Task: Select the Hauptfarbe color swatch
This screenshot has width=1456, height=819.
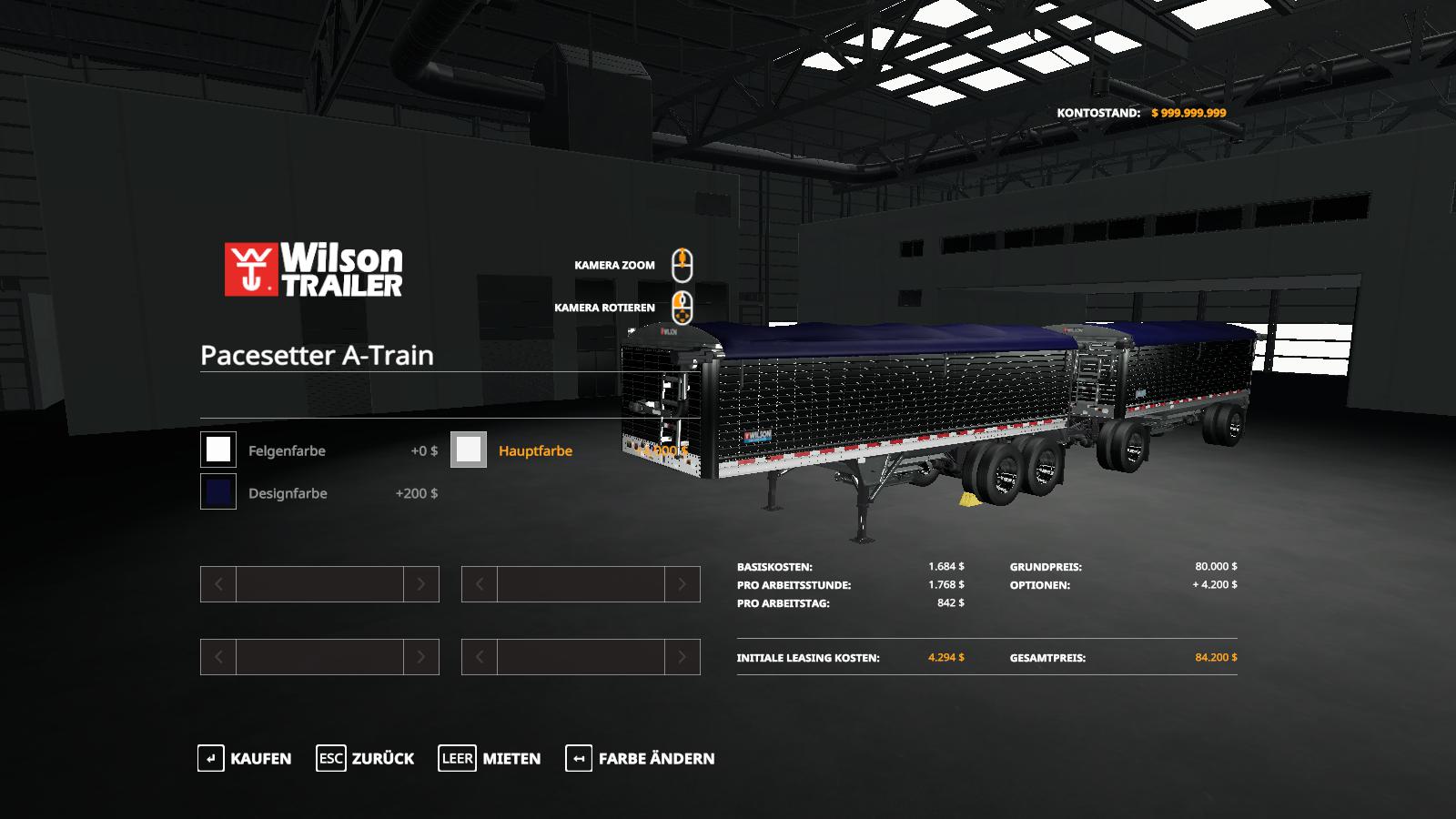Action: tap(469, 450)
